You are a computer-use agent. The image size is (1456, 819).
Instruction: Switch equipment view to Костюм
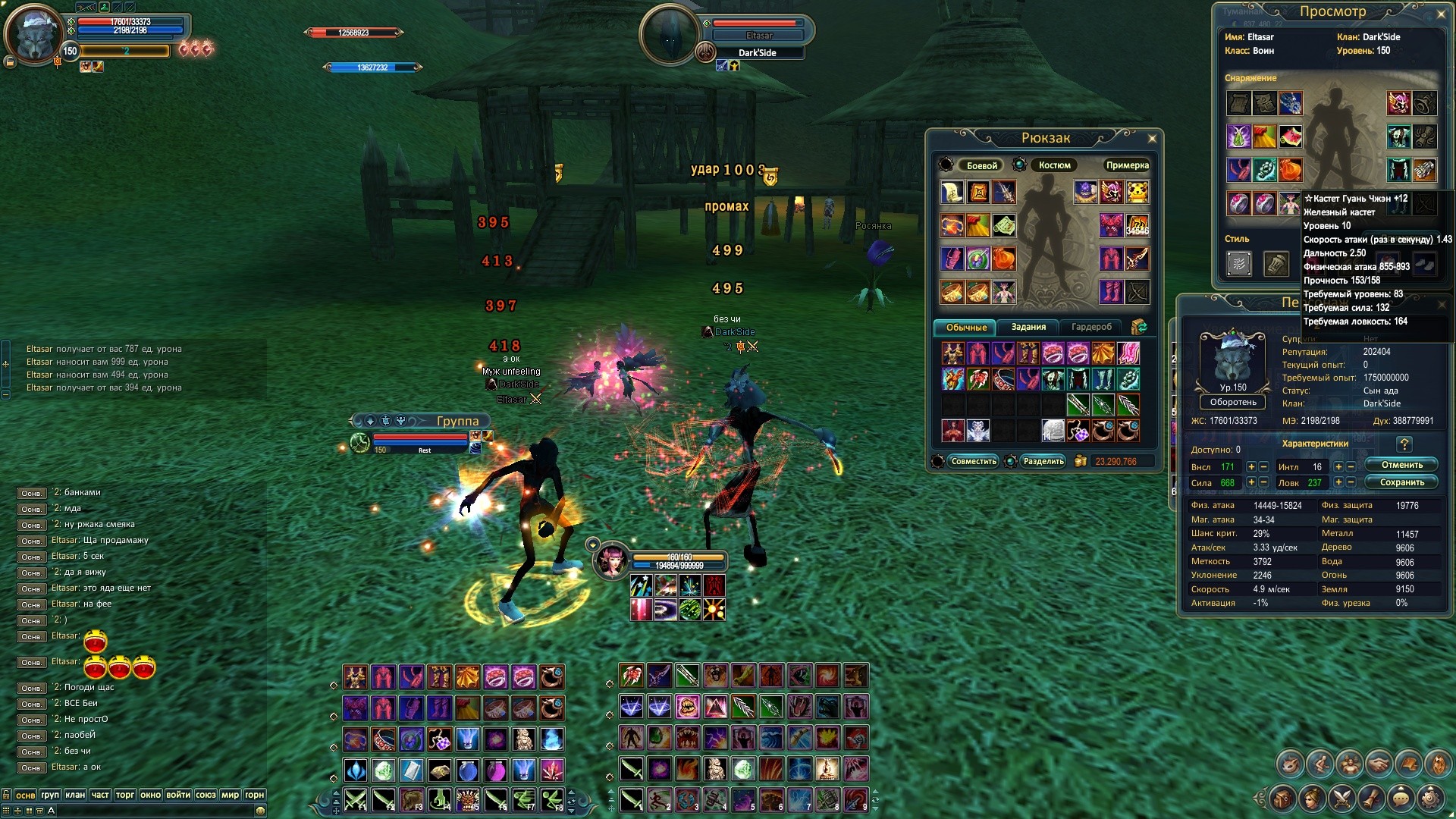tap(1054, 165)
